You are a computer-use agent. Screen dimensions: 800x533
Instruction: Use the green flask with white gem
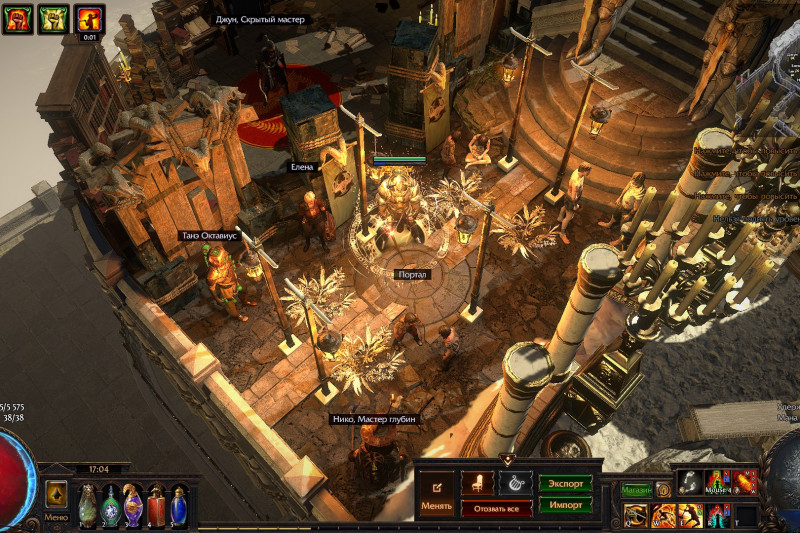pyautogui.click(x=110, y=505)
